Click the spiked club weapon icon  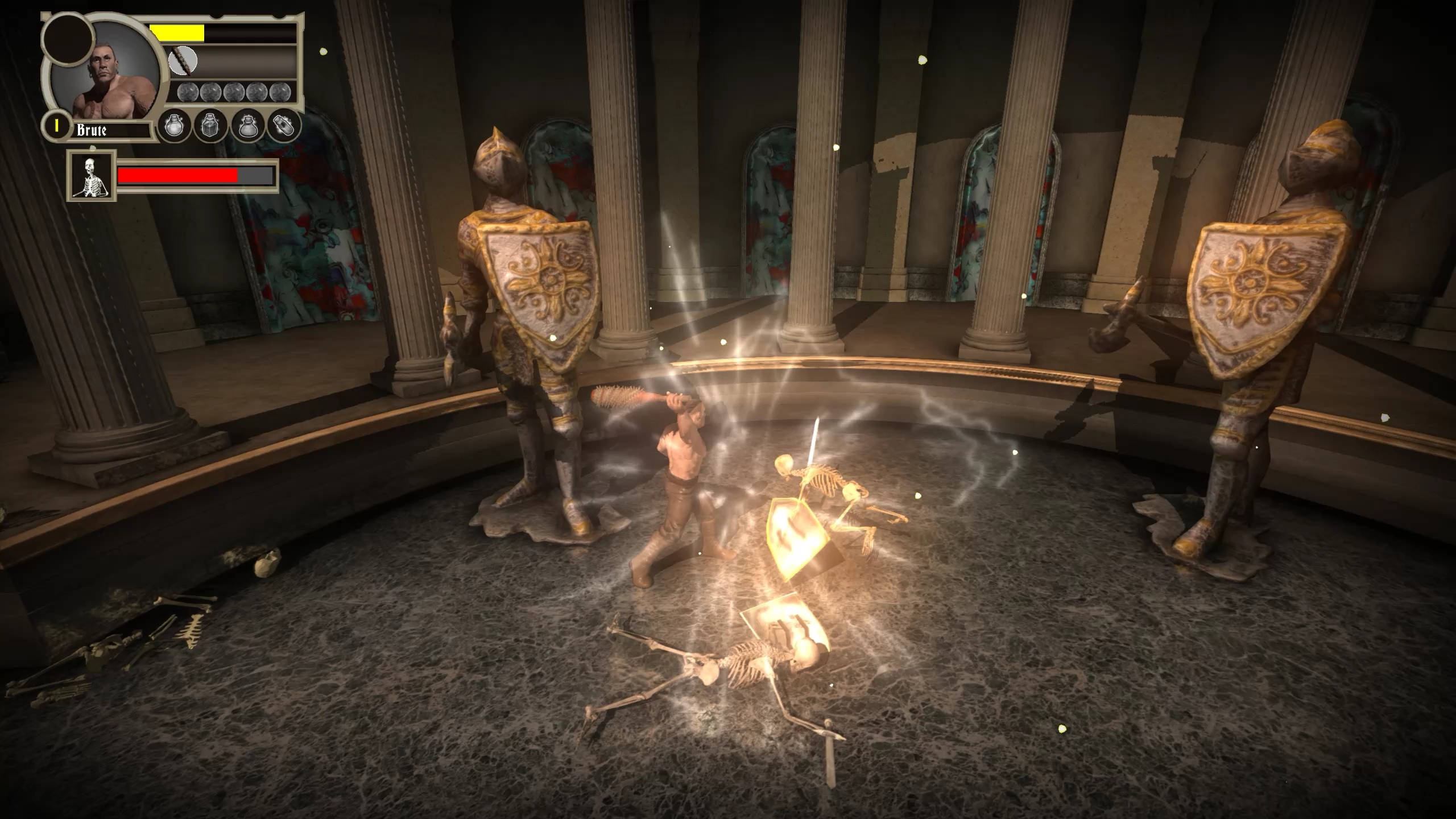tap(183, 61)
